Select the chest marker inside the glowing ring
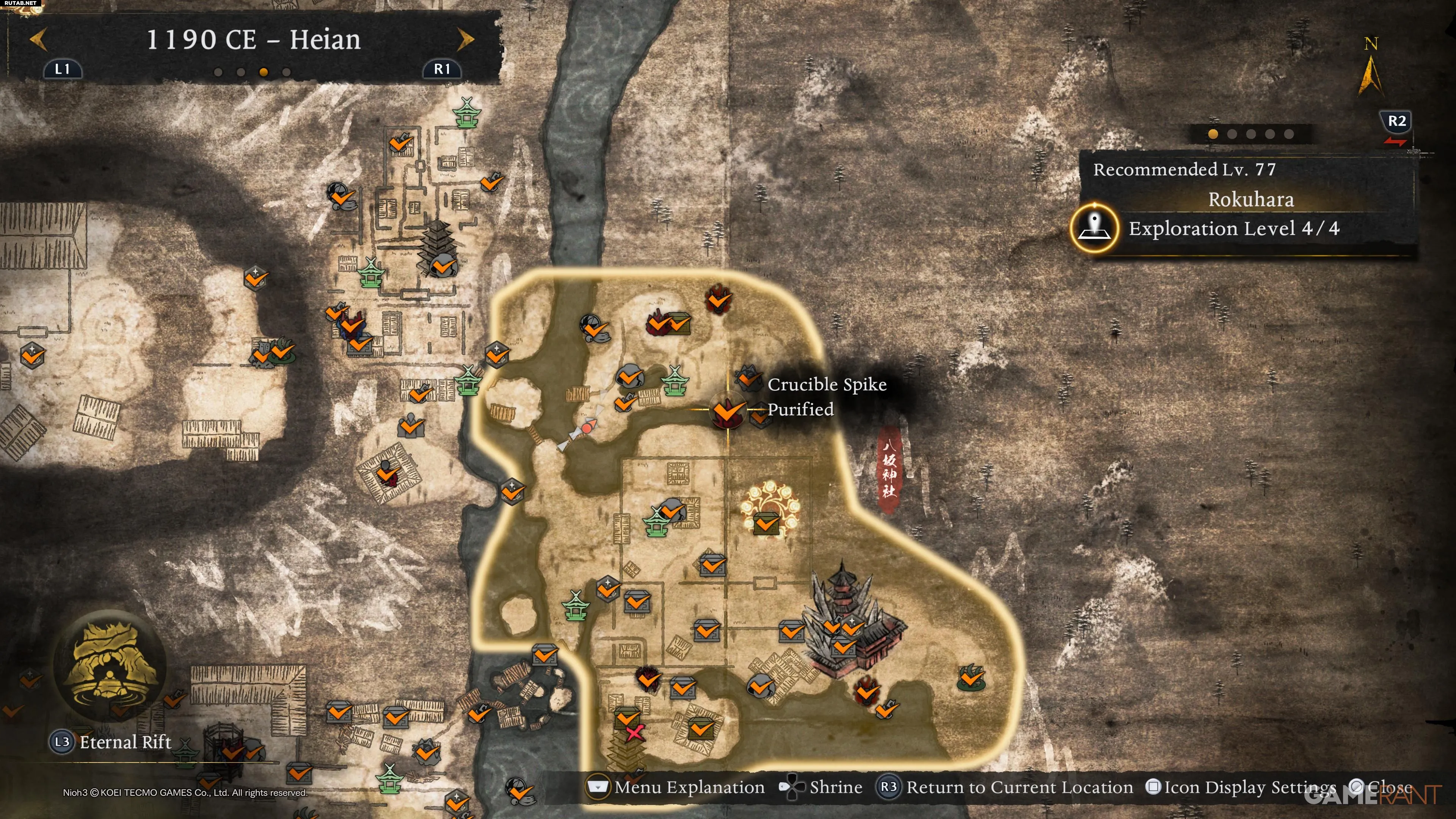 pyautogui.click(x=766, y=523)
